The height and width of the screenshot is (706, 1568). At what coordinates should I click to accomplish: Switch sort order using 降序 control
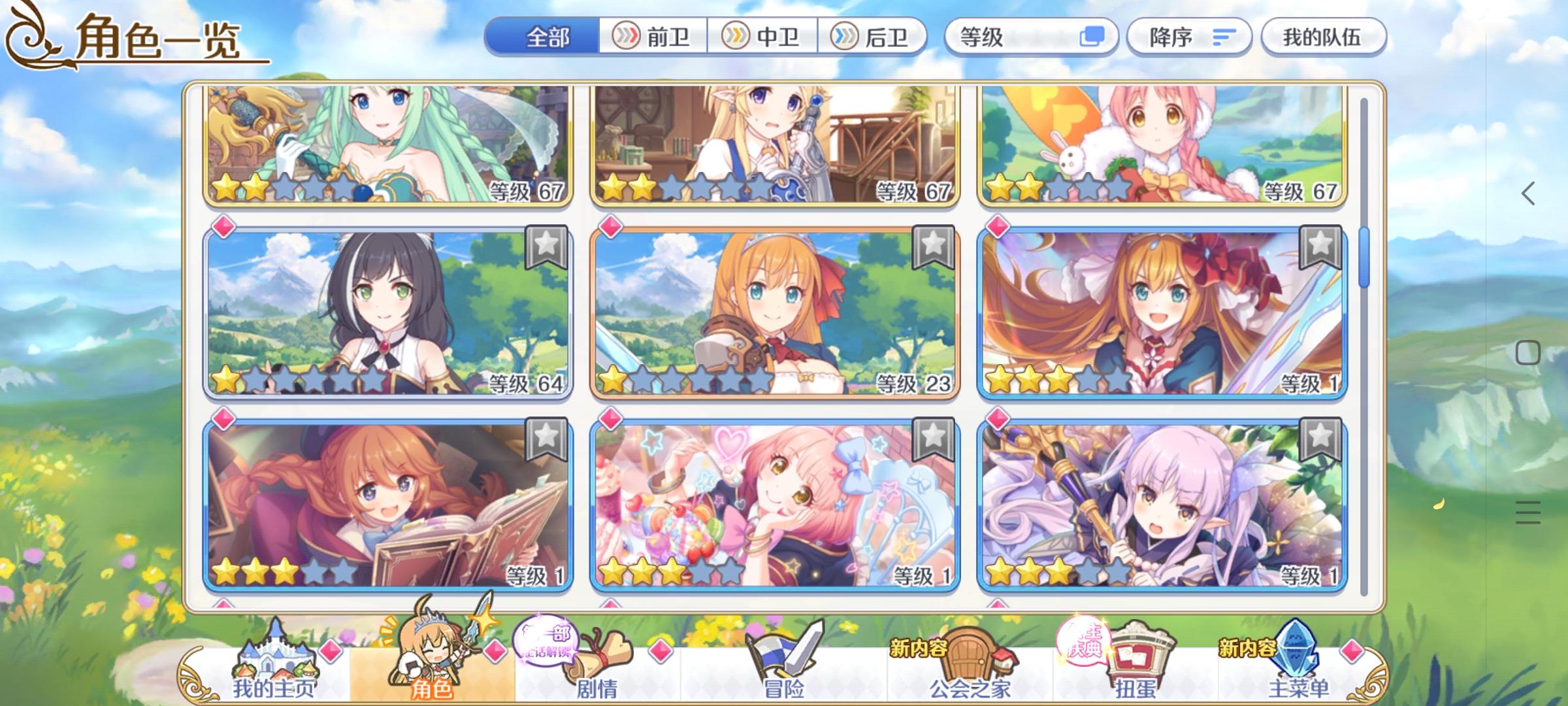(1189, 37)
